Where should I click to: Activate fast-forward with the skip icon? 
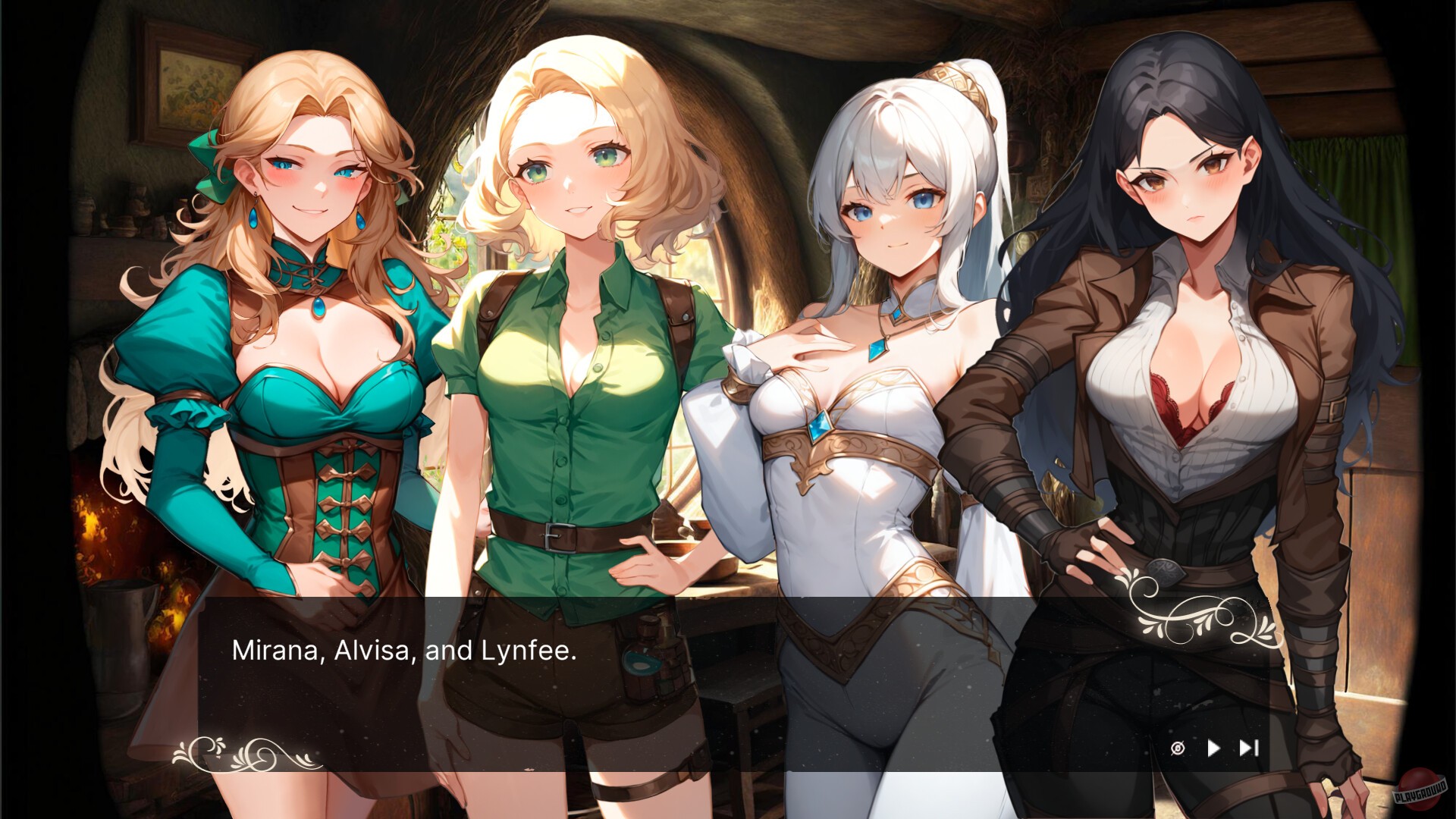tap(1248, 749)
